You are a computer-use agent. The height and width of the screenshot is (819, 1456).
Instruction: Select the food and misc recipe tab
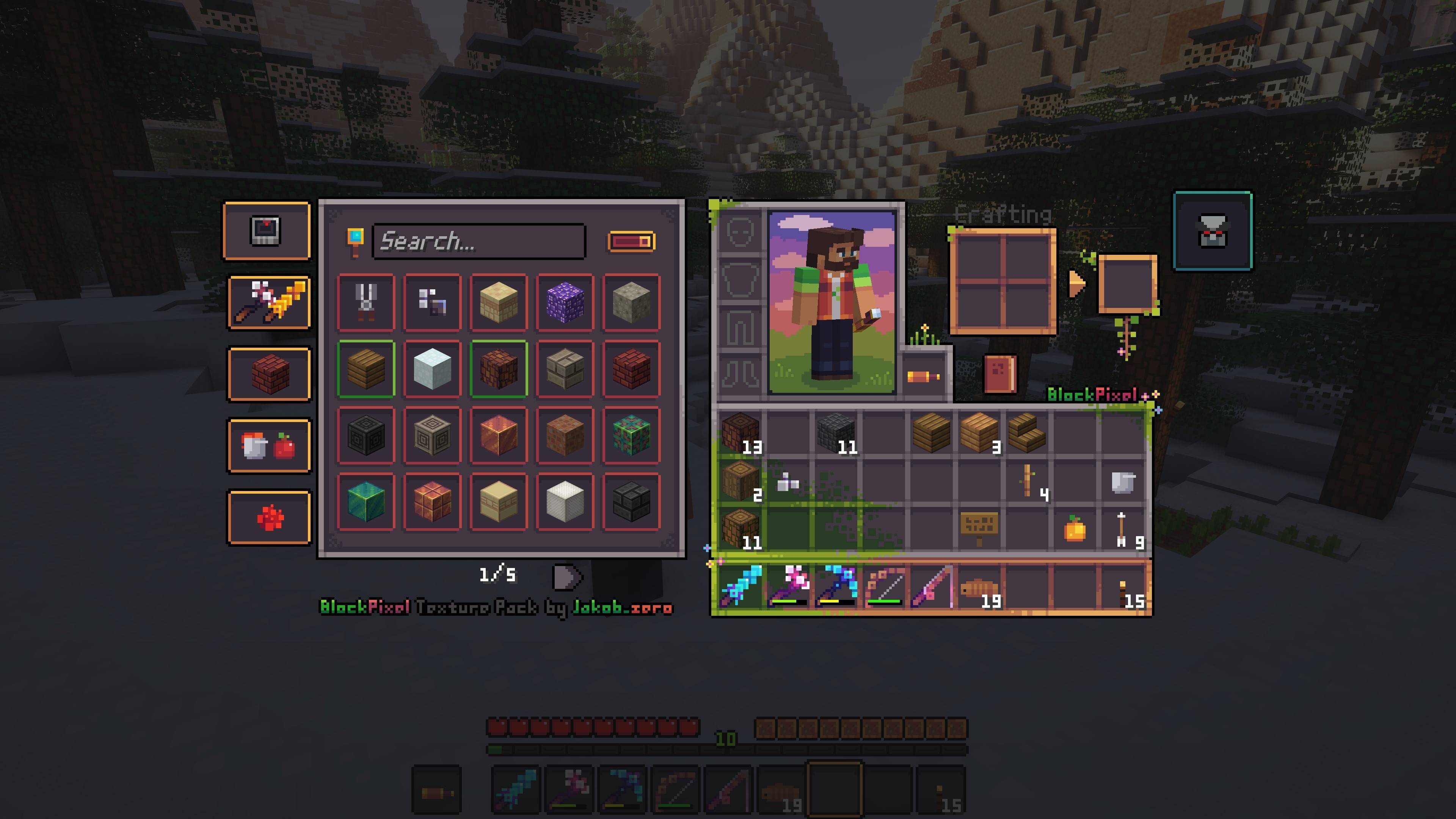pos(269,446)
